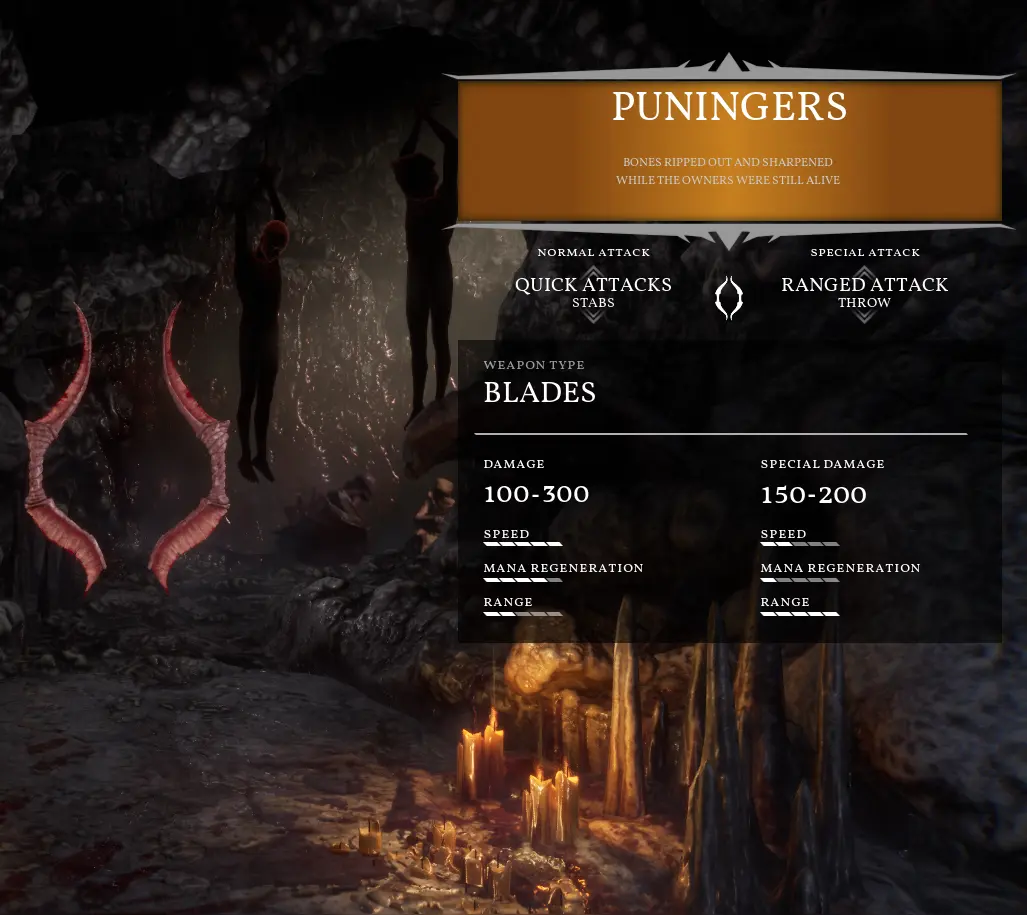
Task: Click the twin-crescent emblem between the attacks
Action: point(729,298)
